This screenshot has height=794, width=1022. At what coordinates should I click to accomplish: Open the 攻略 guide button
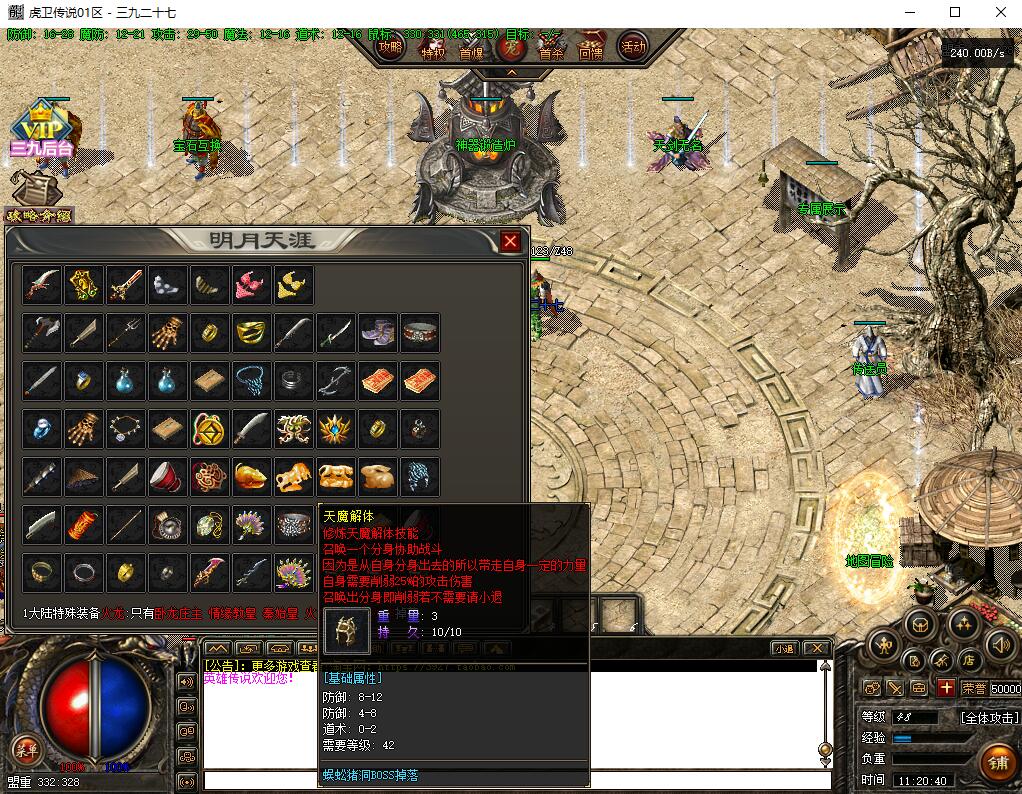[391, 46]
